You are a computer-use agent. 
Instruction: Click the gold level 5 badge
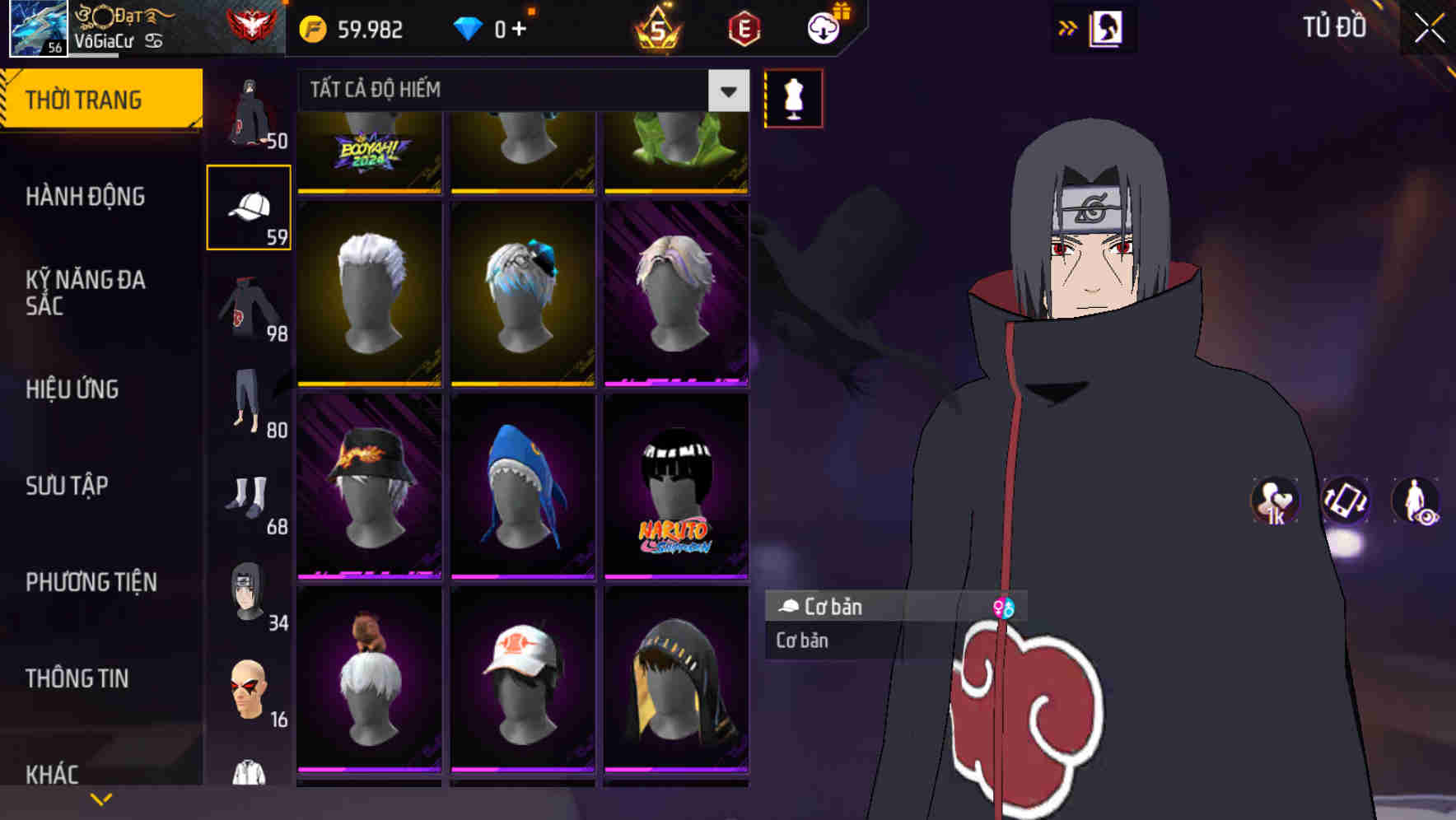pos(655,29)
